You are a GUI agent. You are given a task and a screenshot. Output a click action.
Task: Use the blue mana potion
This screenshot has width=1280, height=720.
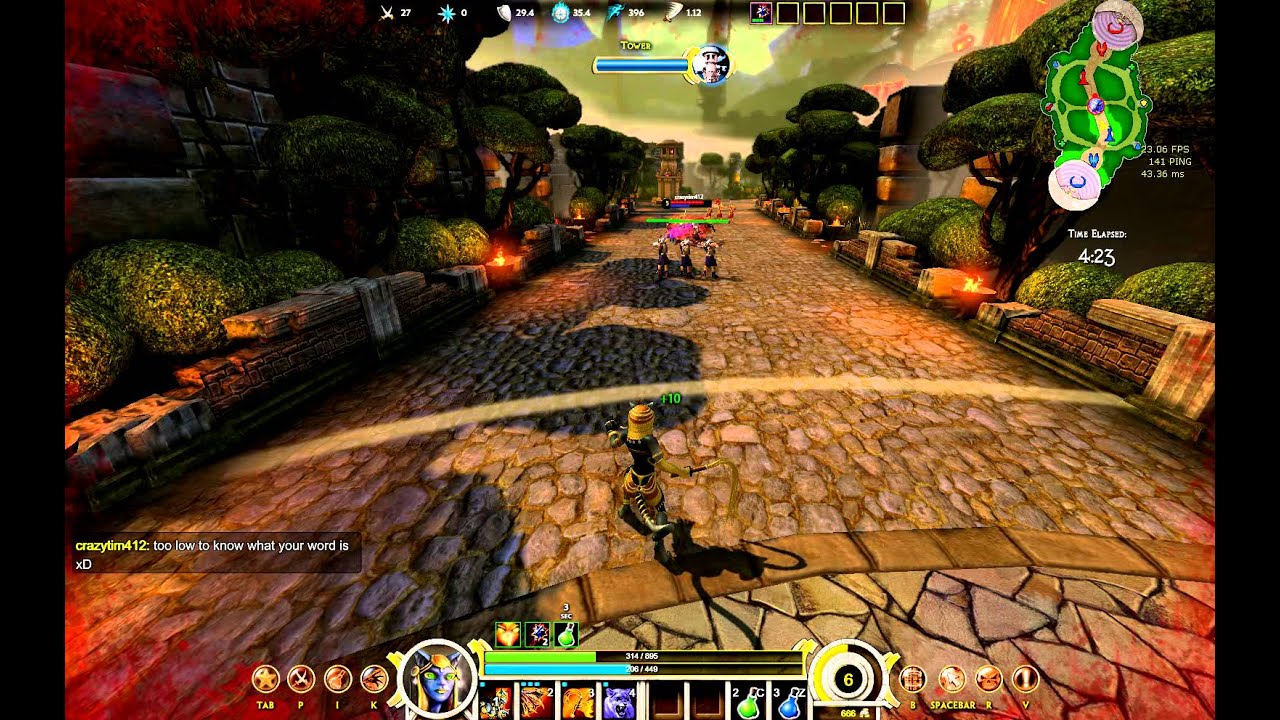(x=790, y=704)
